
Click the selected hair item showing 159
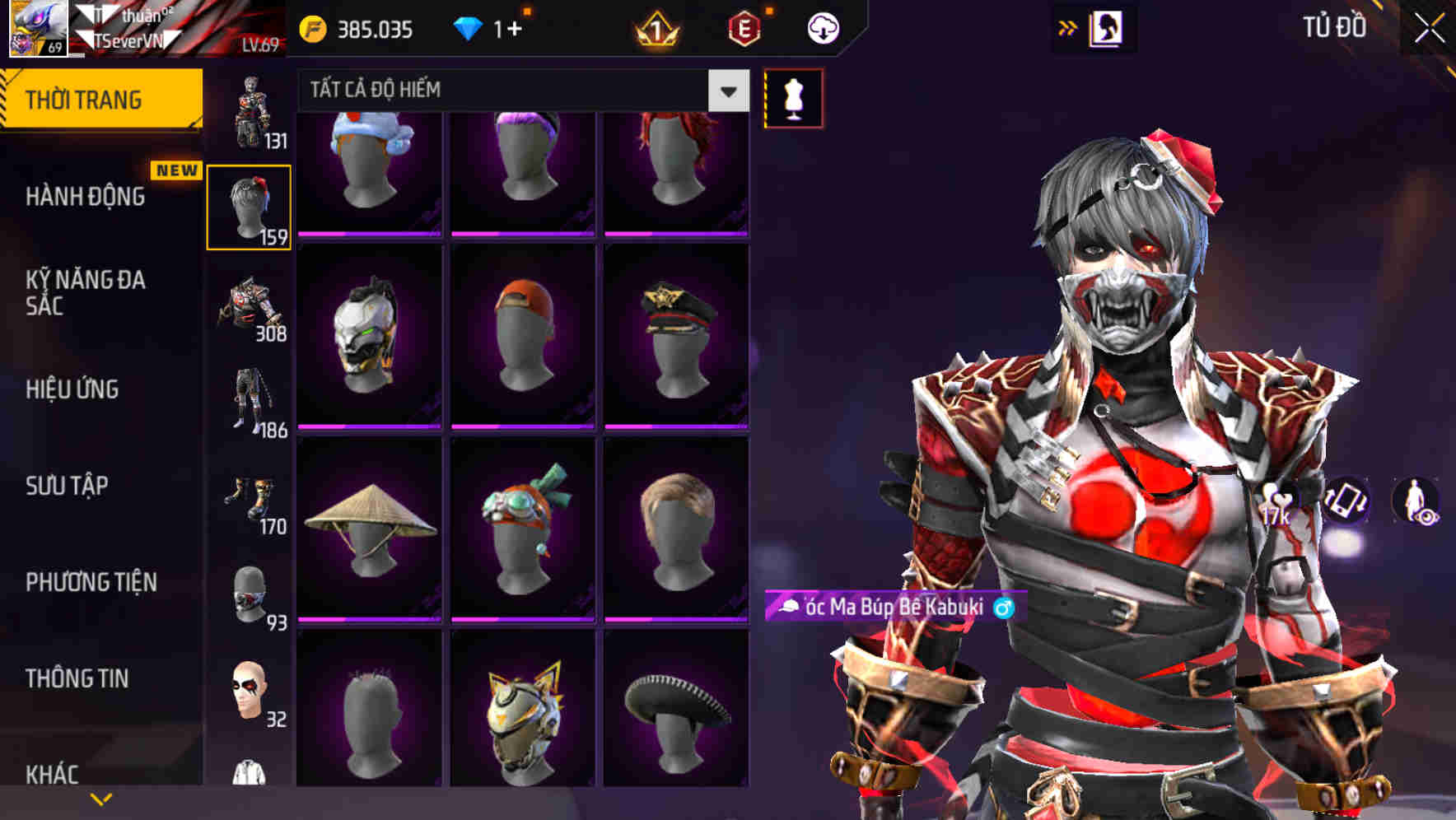250,206
